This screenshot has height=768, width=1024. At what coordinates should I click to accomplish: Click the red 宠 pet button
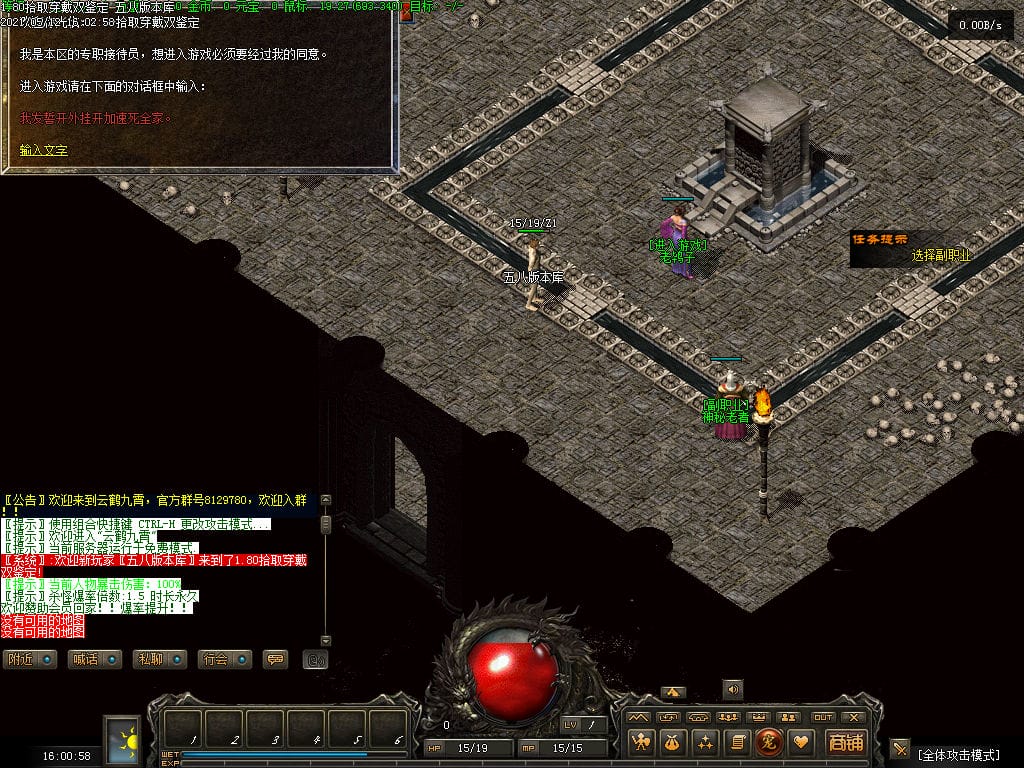pos(769,742)
